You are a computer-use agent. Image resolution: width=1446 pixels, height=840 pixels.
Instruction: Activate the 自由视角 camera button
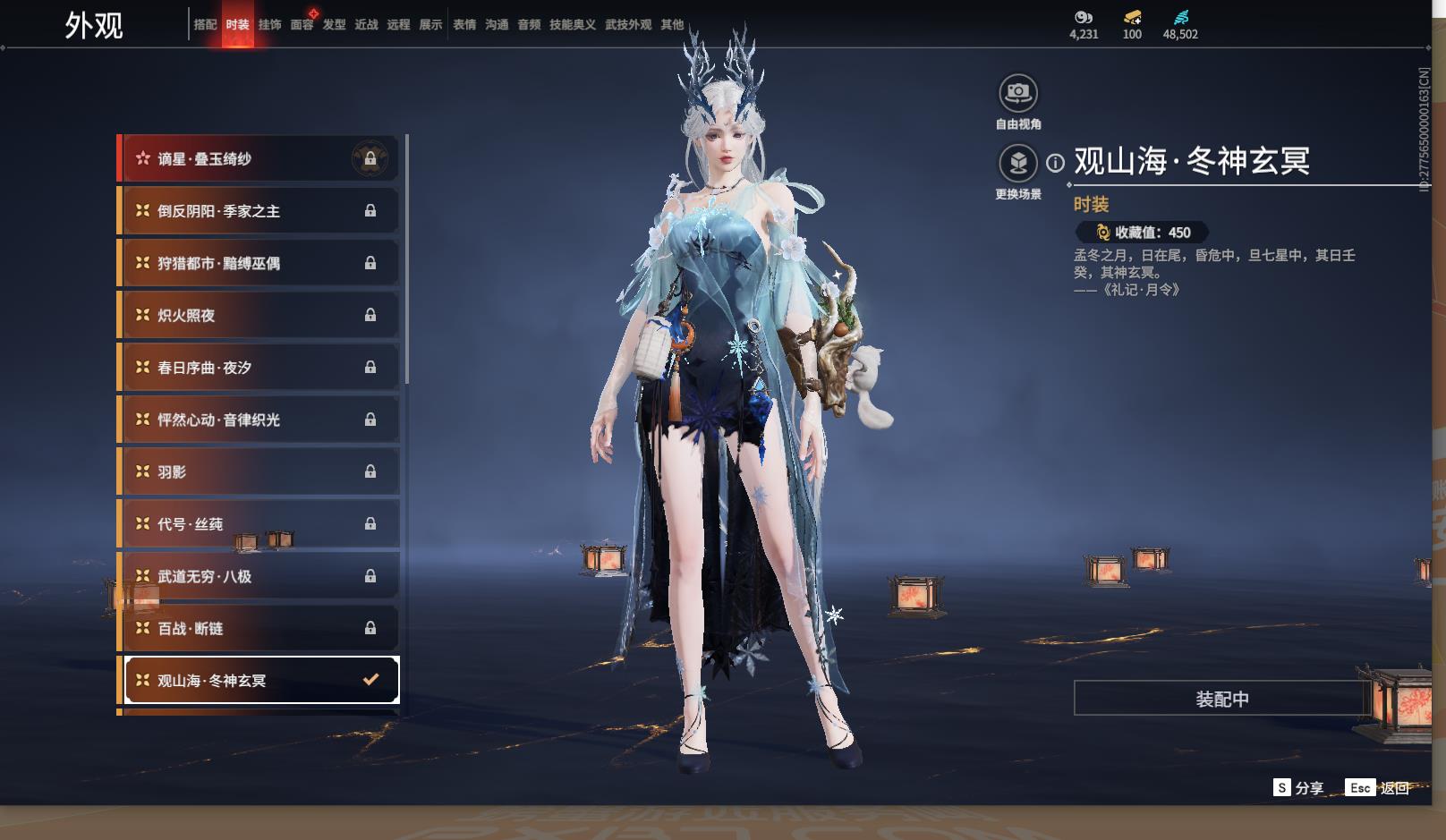coord(1018,93)
